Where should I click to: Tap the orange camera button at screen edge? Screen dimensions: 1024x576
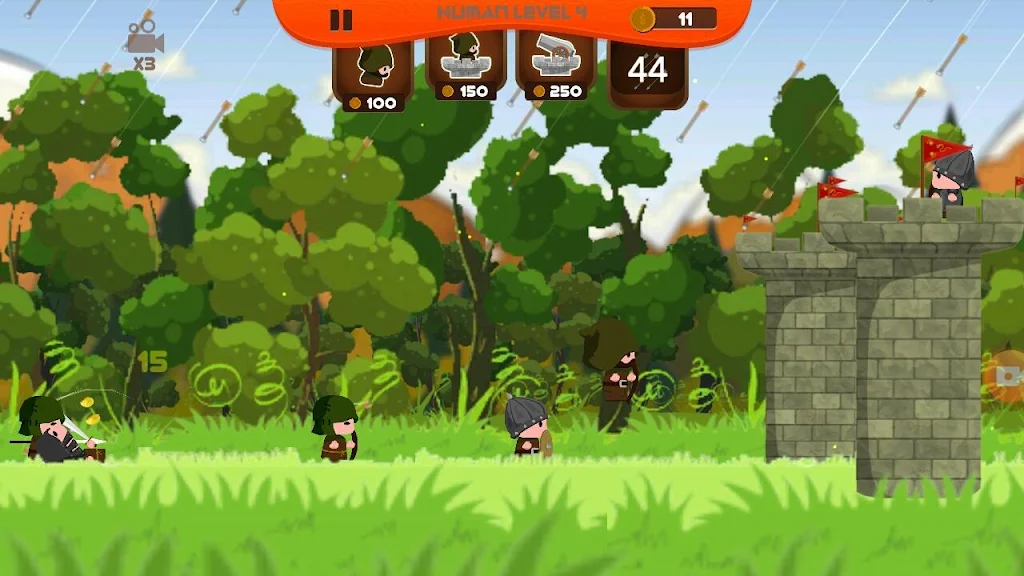pyautogui.click(x=1008, y=375)
